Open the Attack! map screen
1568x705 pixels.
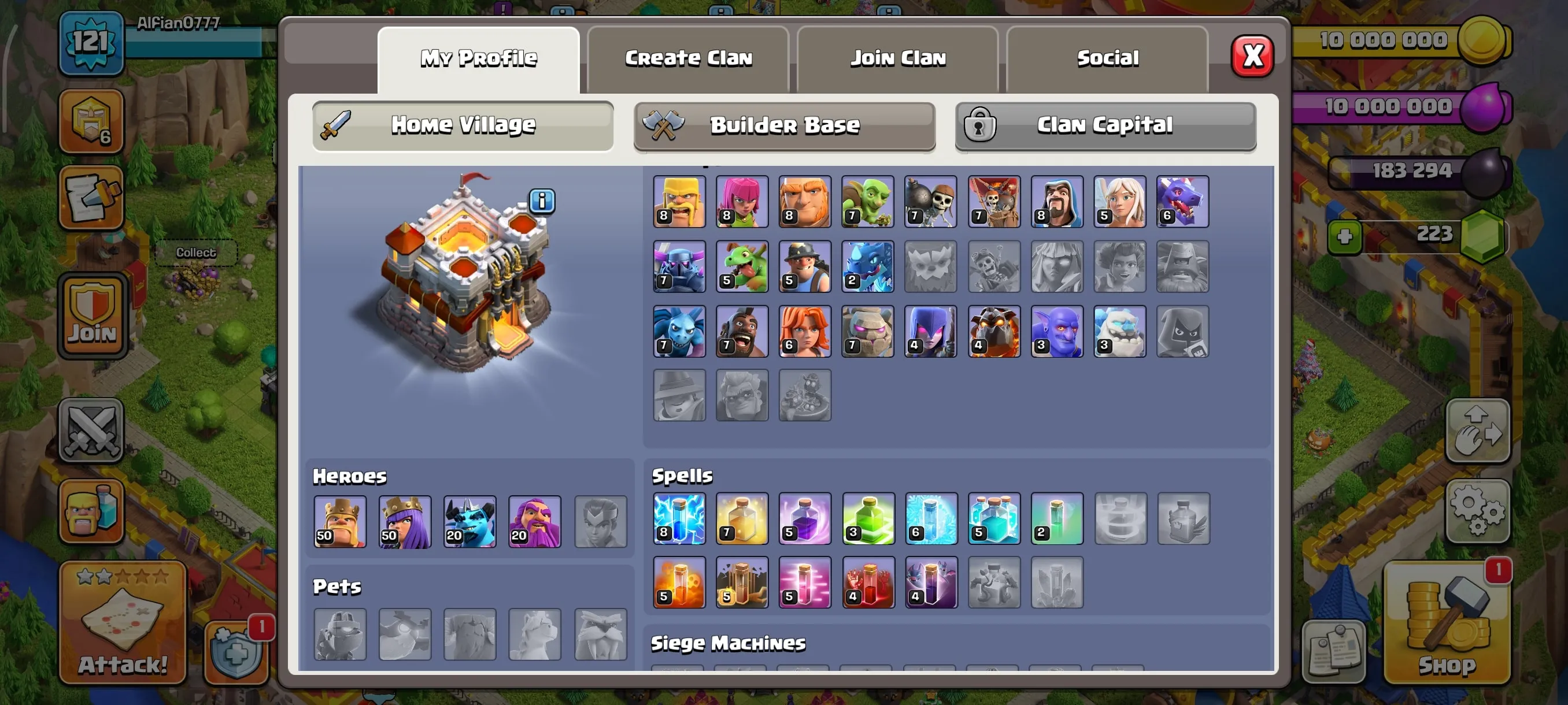coord(122,621)
